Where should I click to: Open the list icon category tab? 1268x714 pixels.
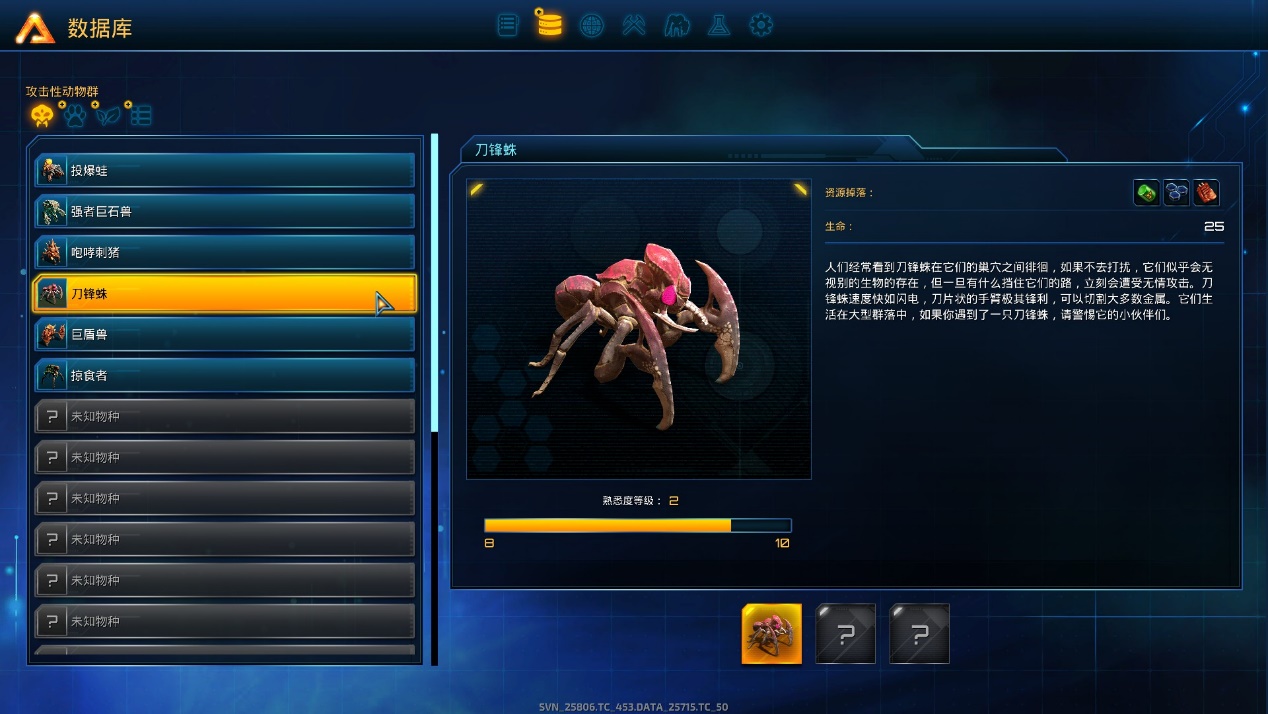pos(141,116)
